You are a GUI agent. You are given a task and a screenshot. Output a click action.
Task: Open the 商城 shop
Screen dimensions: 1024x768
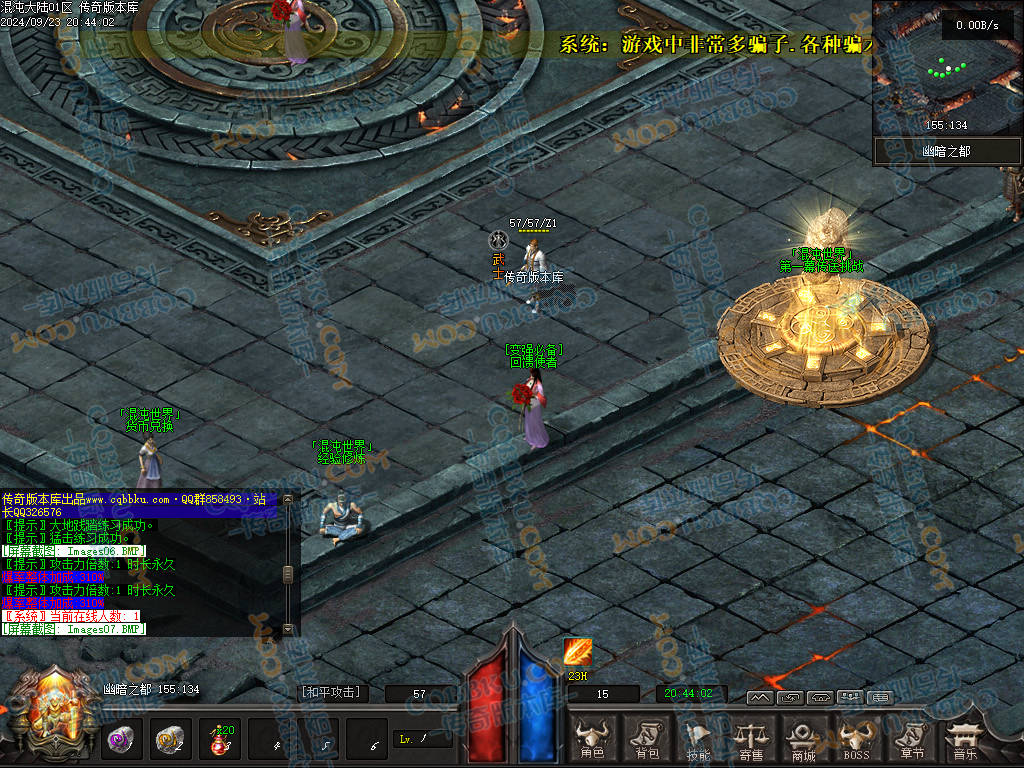tap(803, 738)
